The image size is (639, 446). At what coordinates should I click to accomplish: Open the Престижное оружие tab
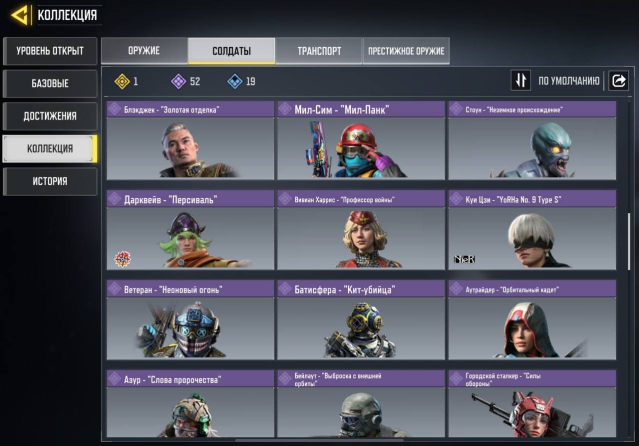(406, 51)
